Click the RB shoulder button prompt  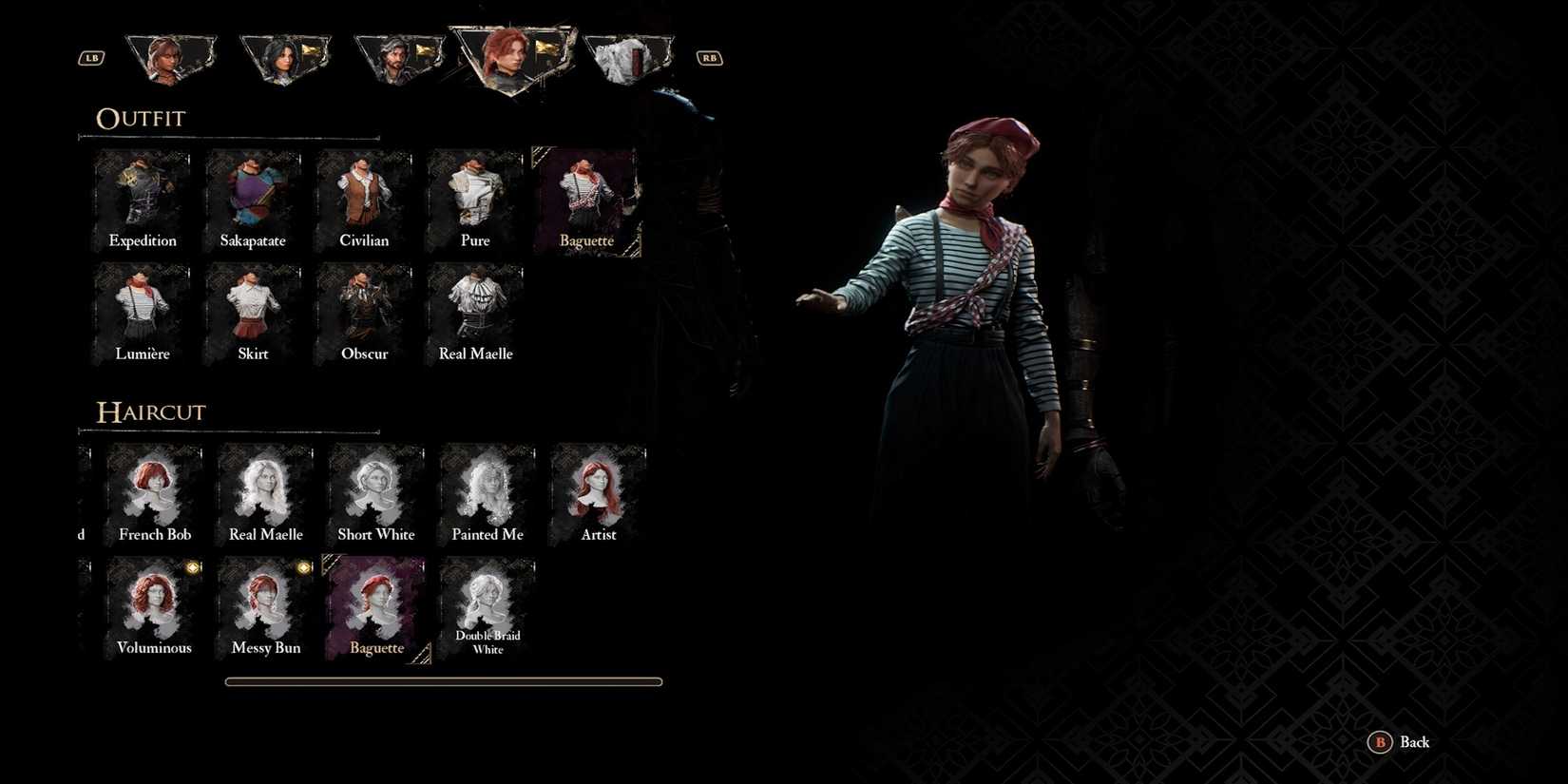[708, 57]
